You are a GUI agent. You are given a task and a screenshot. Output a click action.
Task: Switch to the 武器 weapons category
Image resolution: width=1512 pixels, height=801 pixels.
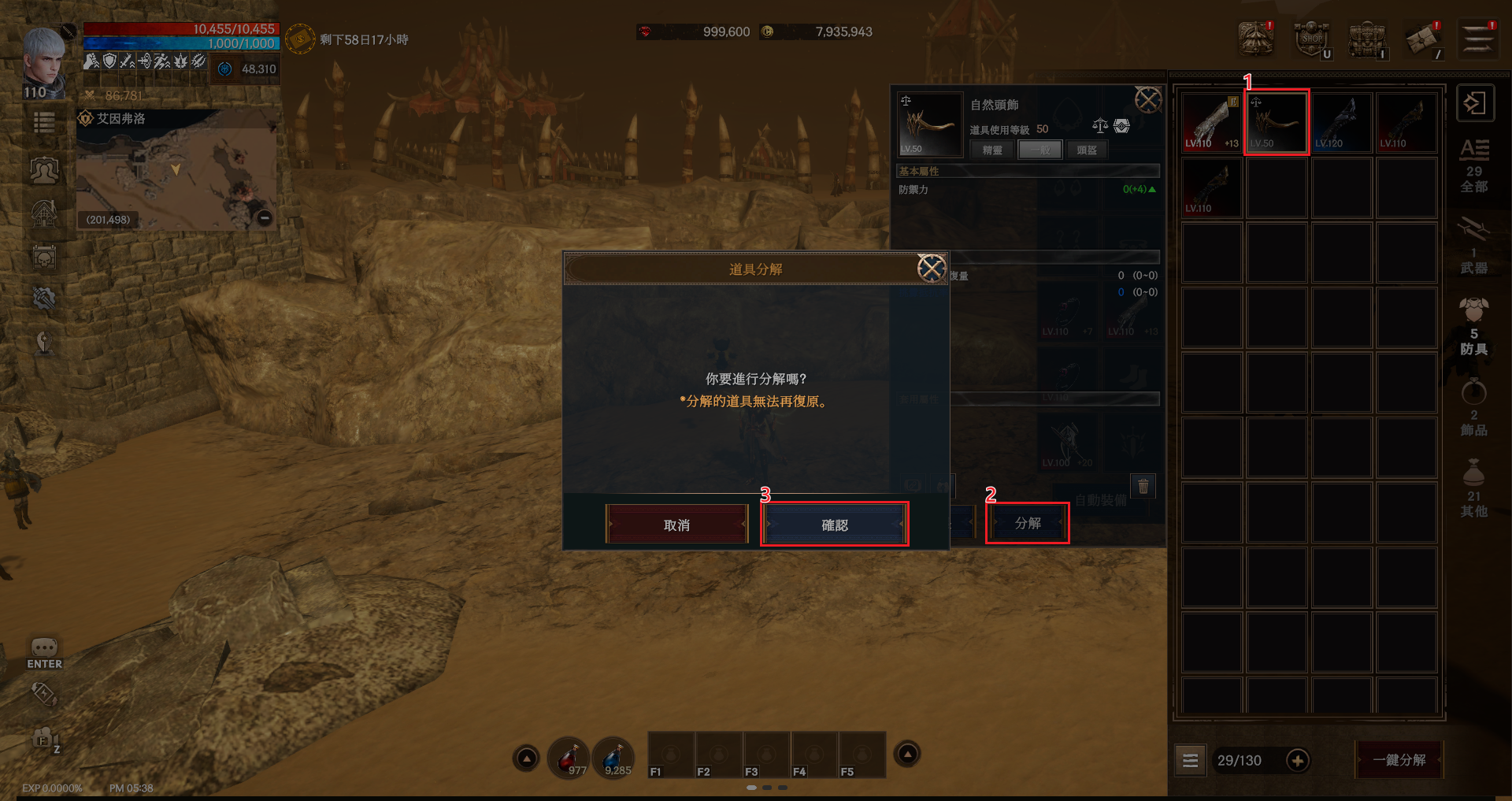pyautogui.click(x=1473, y=248)
